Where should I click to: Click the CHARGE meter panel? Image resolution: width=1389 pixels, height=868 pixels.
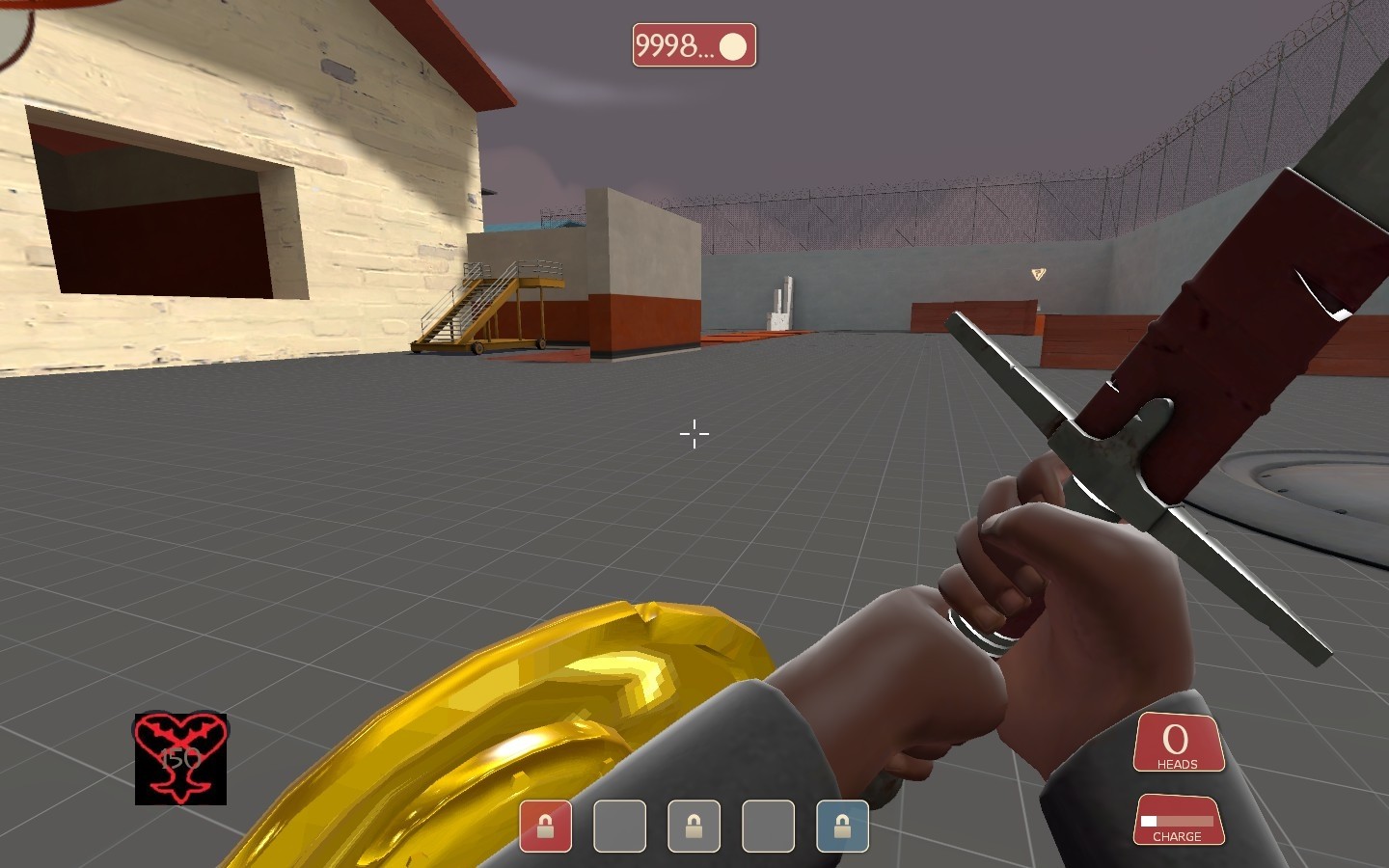1179,820
